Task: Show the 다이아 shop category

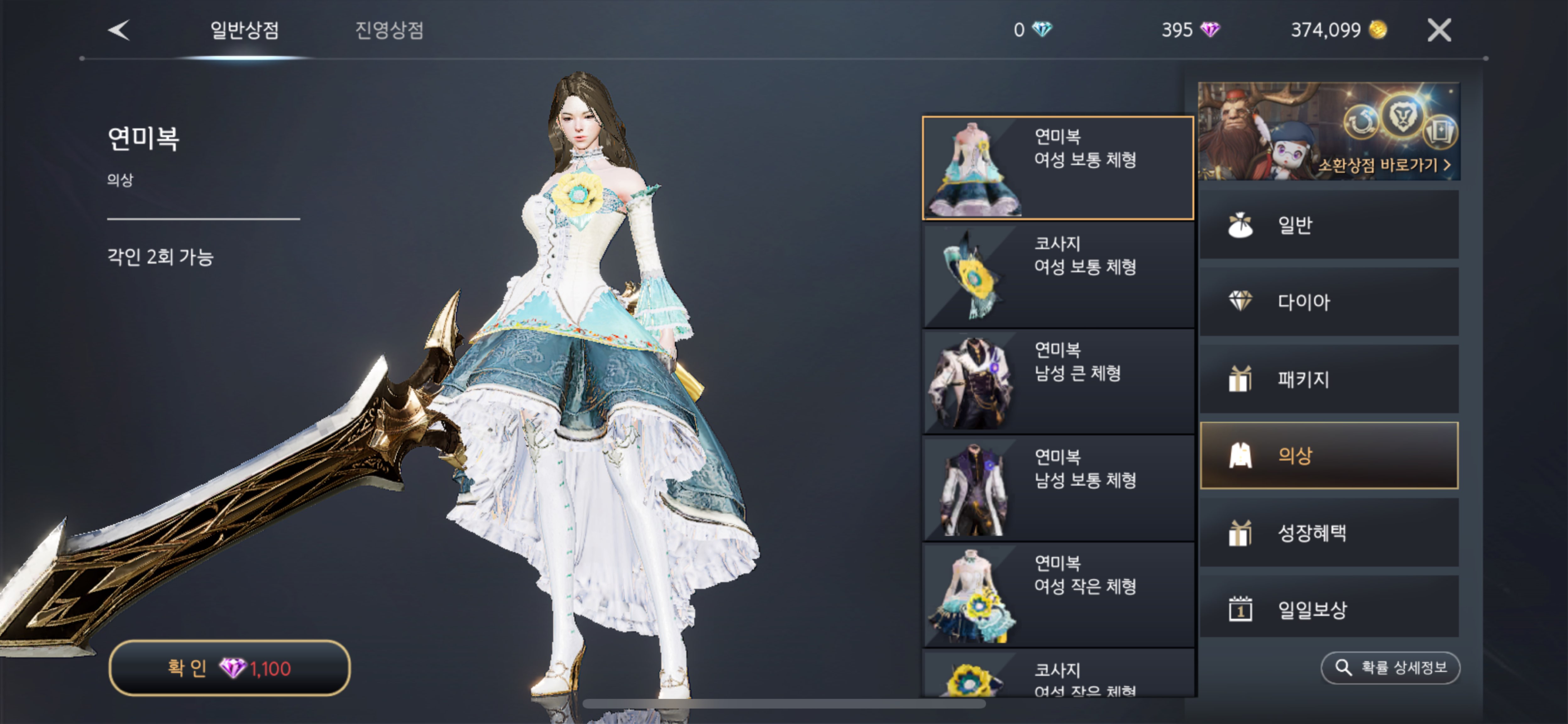Action: (x=1329, y=302)
